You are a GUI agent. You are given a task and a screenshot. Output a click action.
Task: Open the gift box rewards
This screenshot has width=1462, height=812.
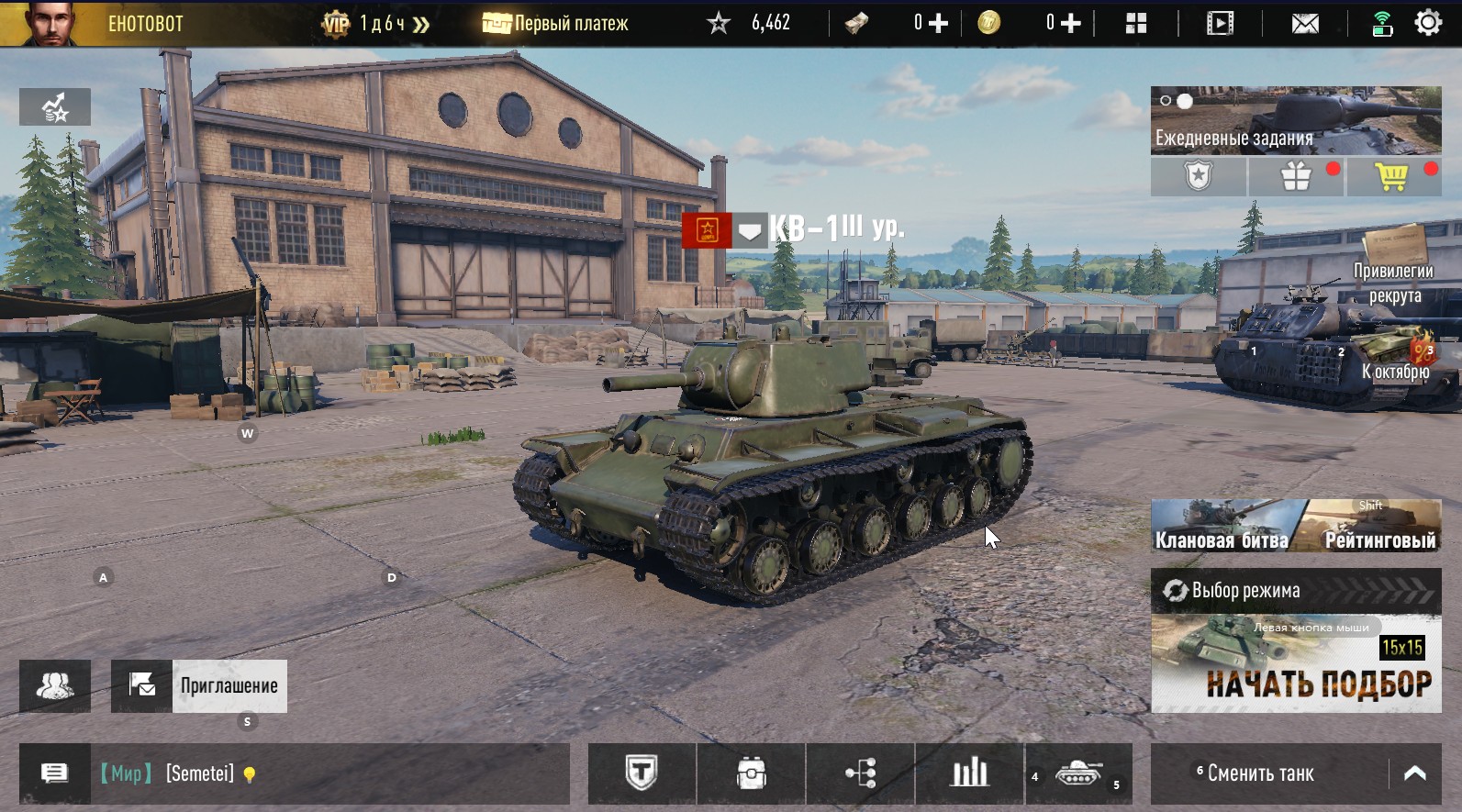coord(1296,176)
